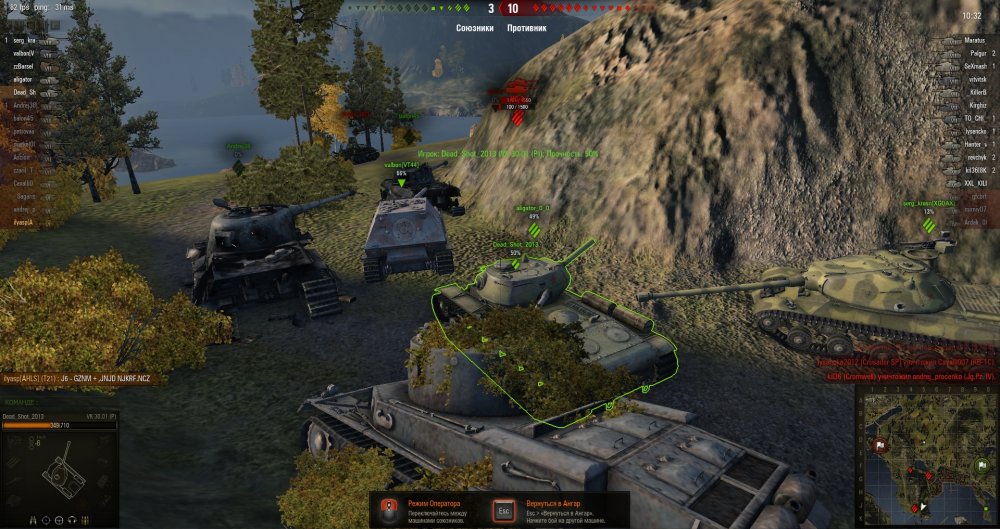Select revchyk in the enemy player list

pos(975,157)
